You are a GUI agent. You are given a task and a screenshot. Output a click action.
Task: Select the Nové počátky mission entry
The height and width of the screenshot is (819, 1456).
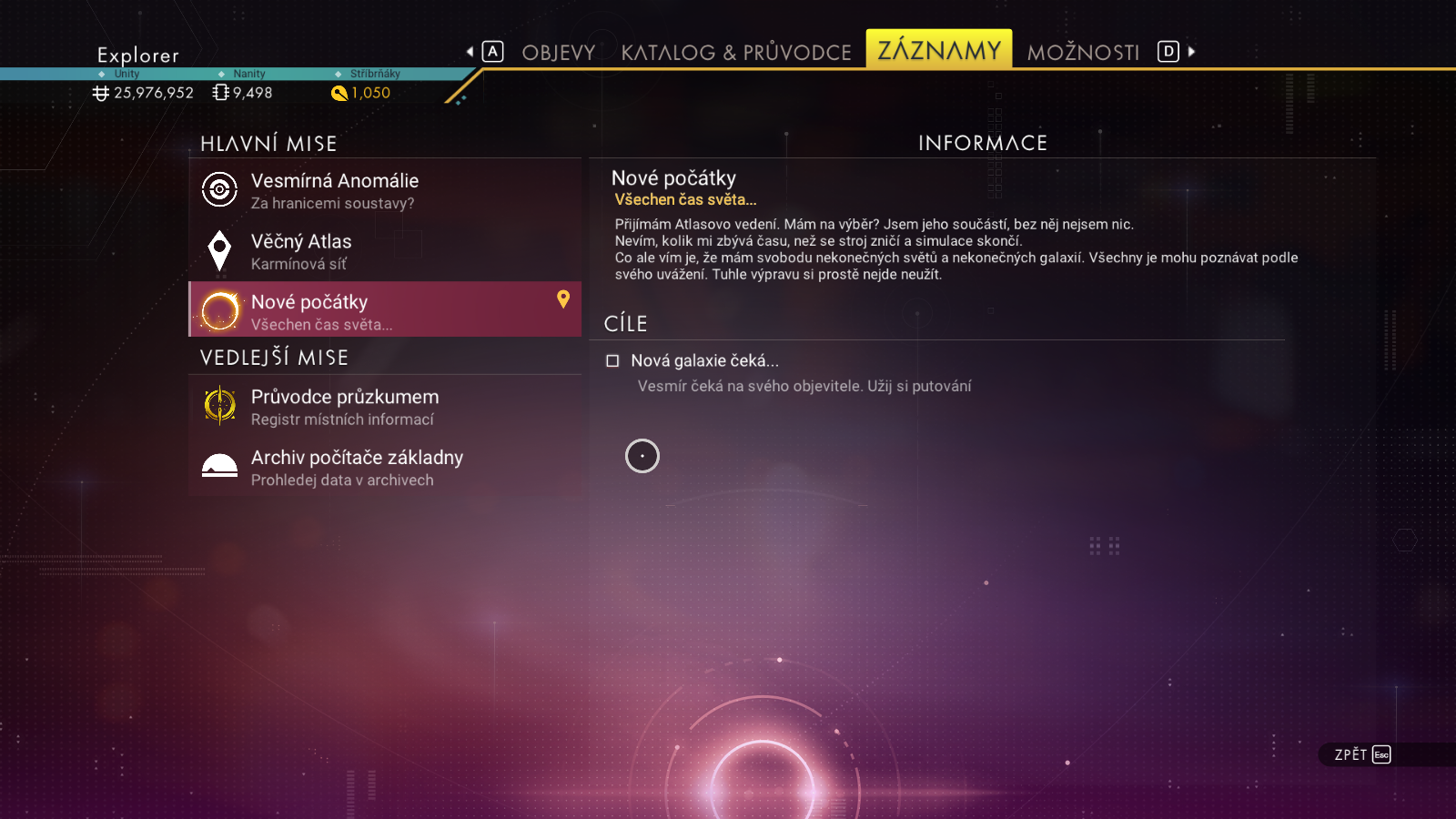(384, 310)
